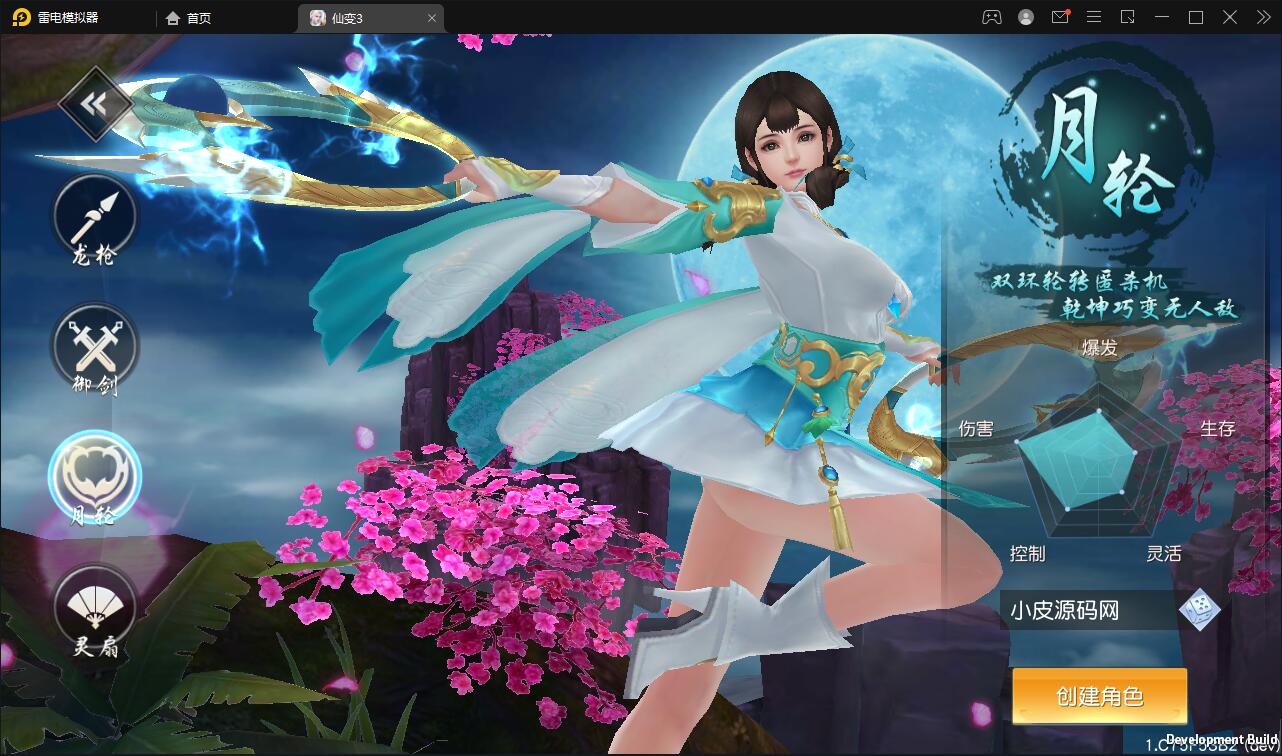Open the hamburger menu icon in the title bar
1282x756 pixels.
[1094, 17]
